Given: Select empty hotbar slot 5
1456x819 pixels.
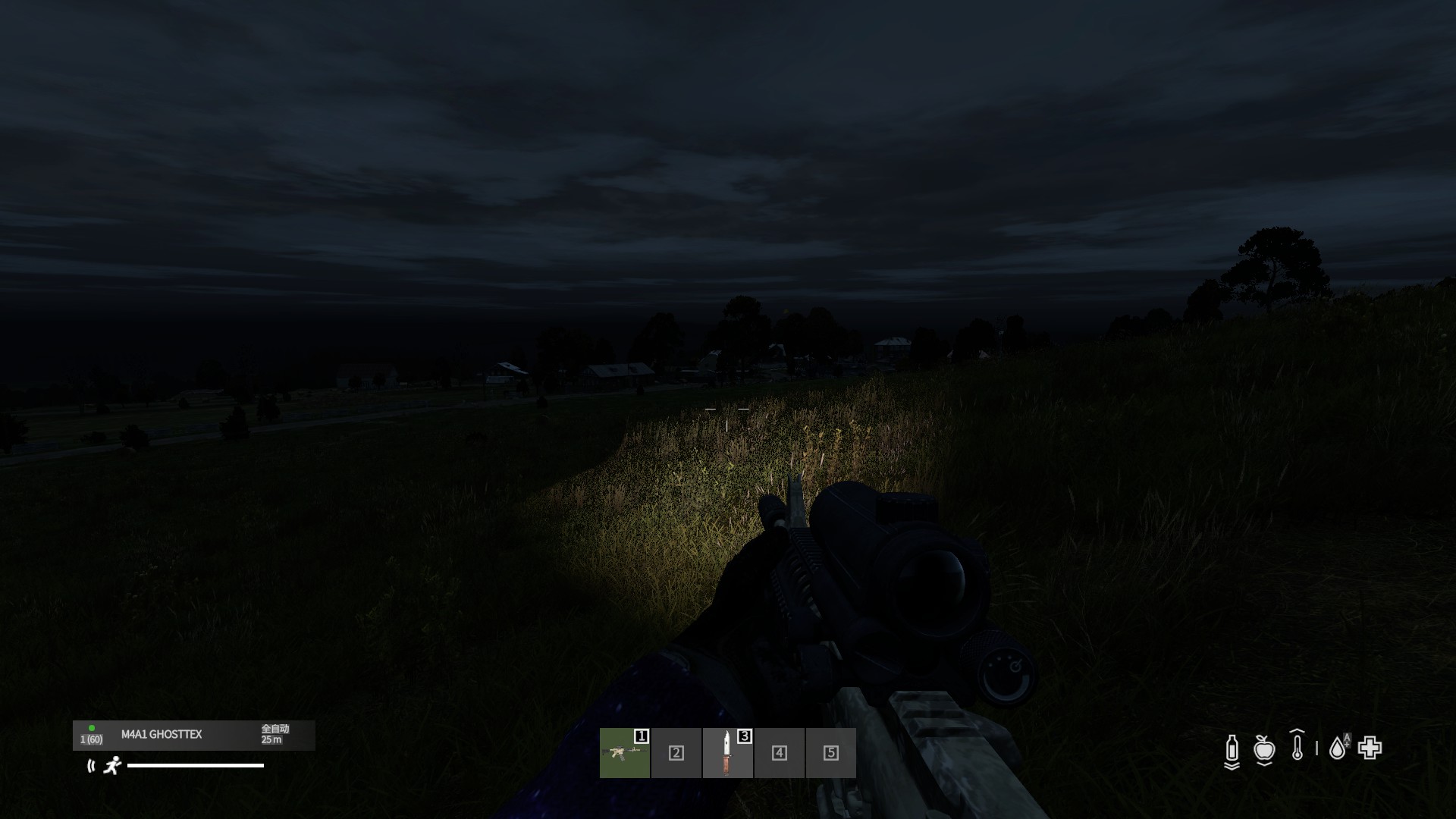Looking at the screenshot, I should click(830, 752).
